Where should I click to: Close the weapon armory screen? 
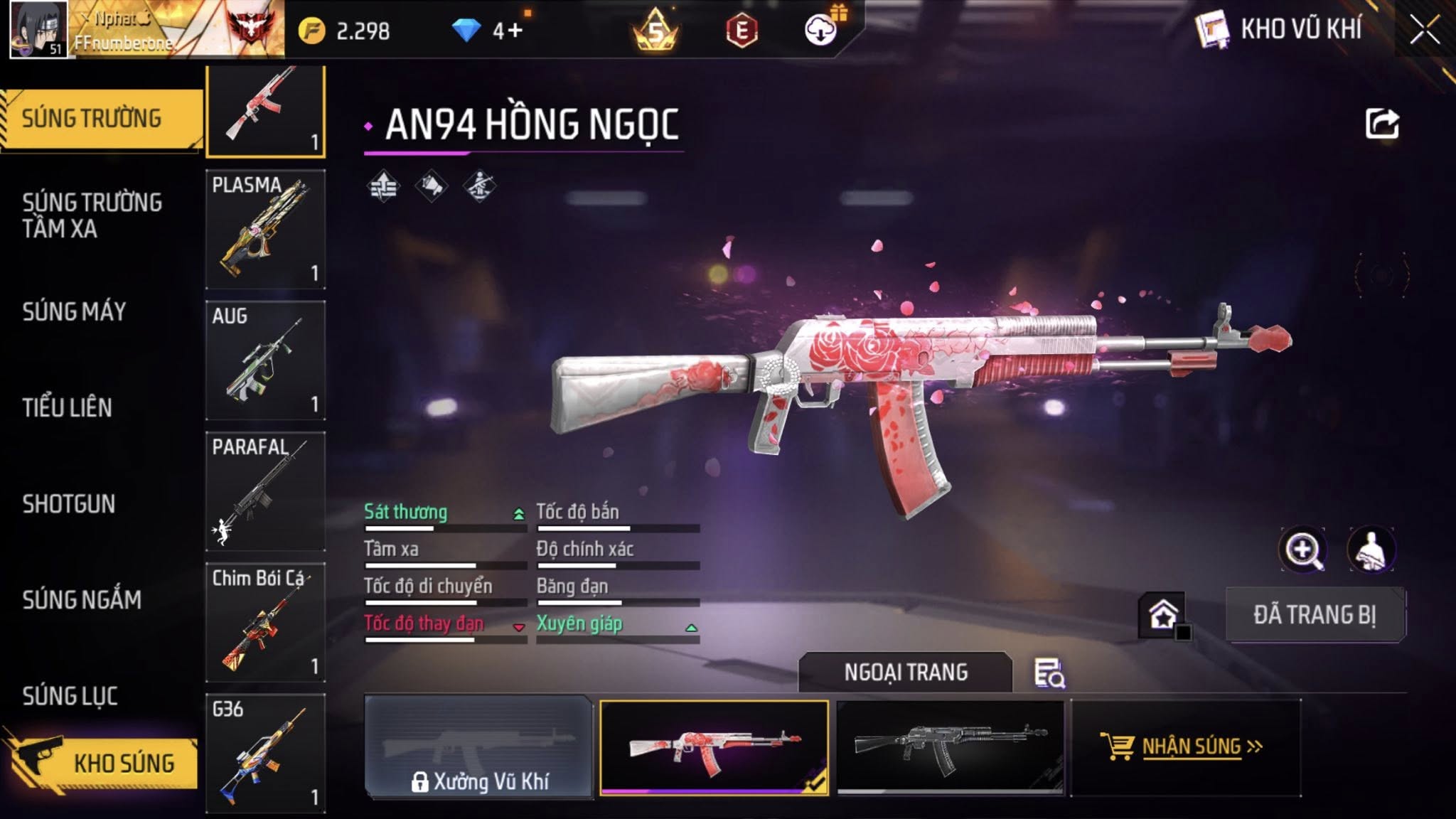1425,30
